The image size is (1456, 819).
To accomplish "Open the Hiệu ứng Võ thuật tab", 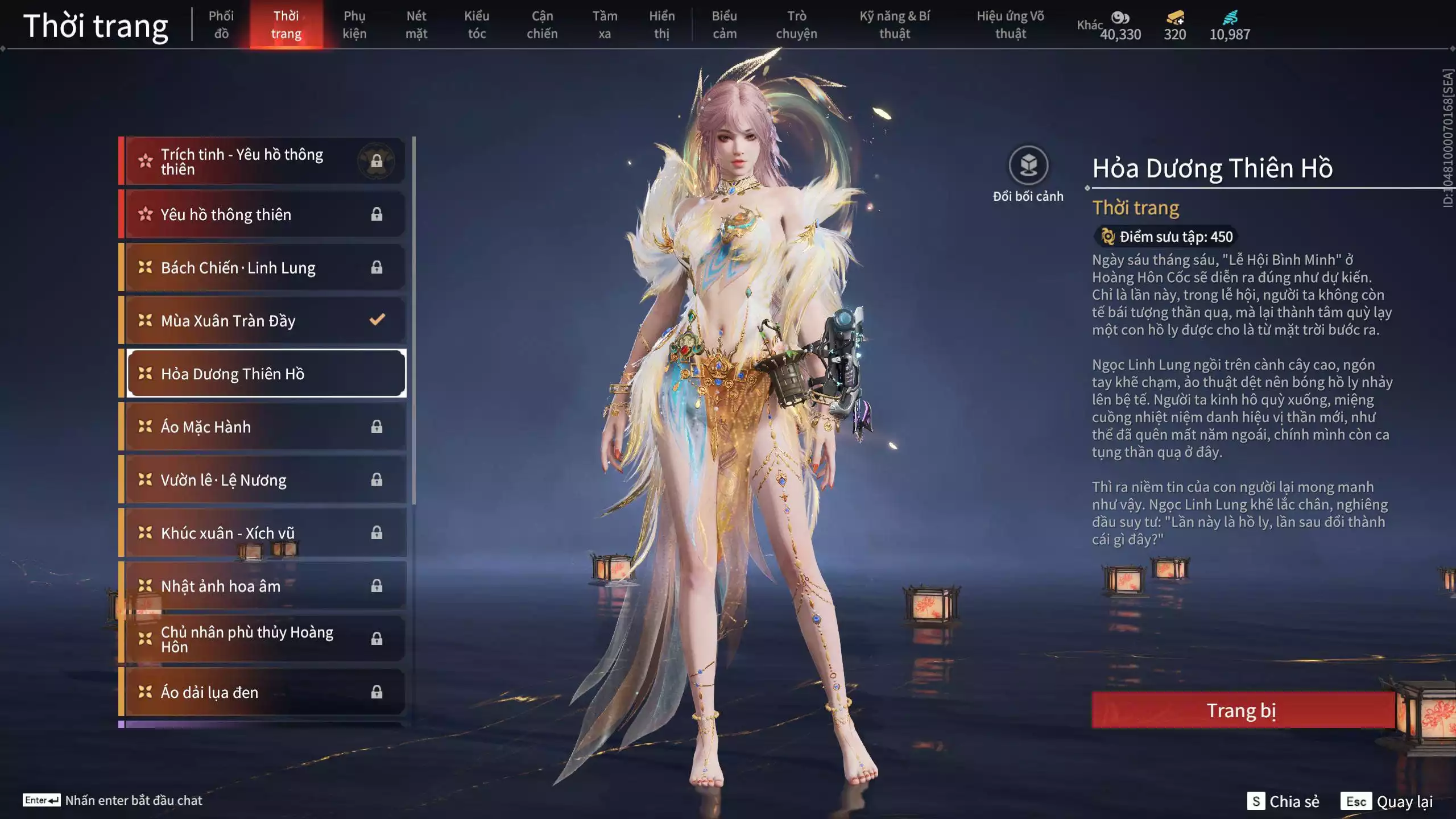I will (x=1010, y=25).
